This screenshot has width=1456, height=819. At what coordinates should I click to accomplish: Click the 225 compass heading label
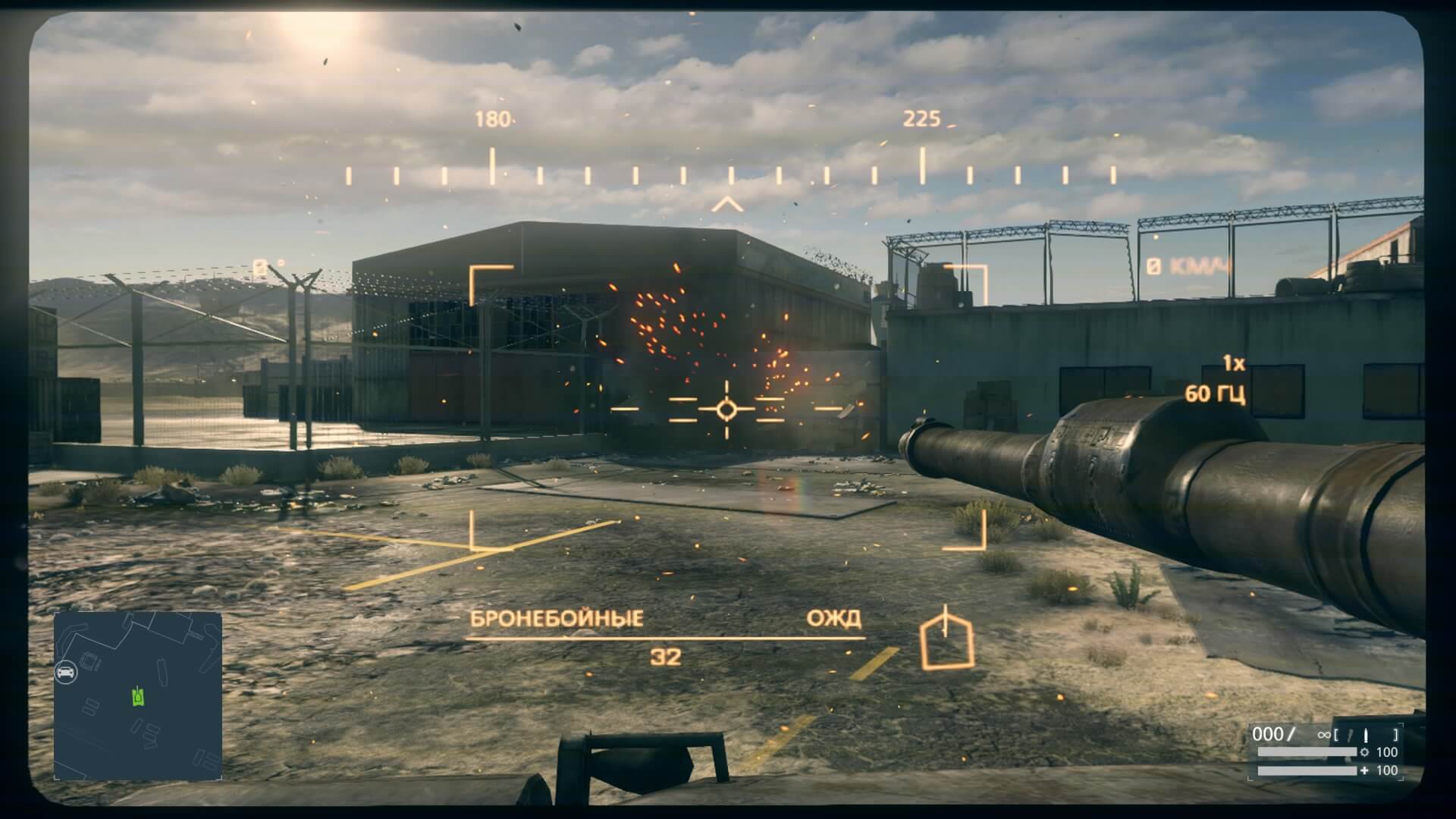(x=921, y=118)
